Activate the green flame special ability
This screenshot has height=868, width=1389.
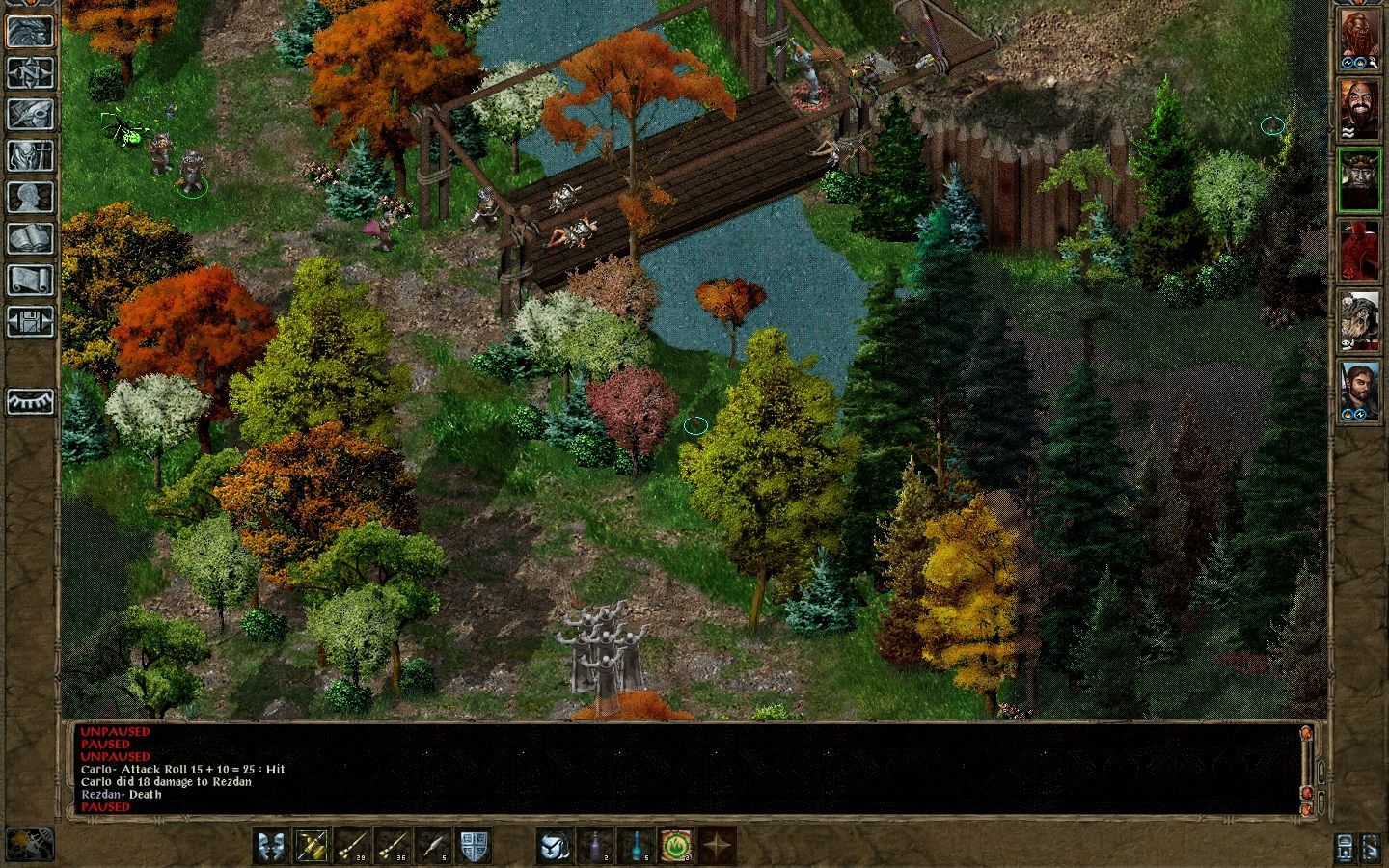676,846
